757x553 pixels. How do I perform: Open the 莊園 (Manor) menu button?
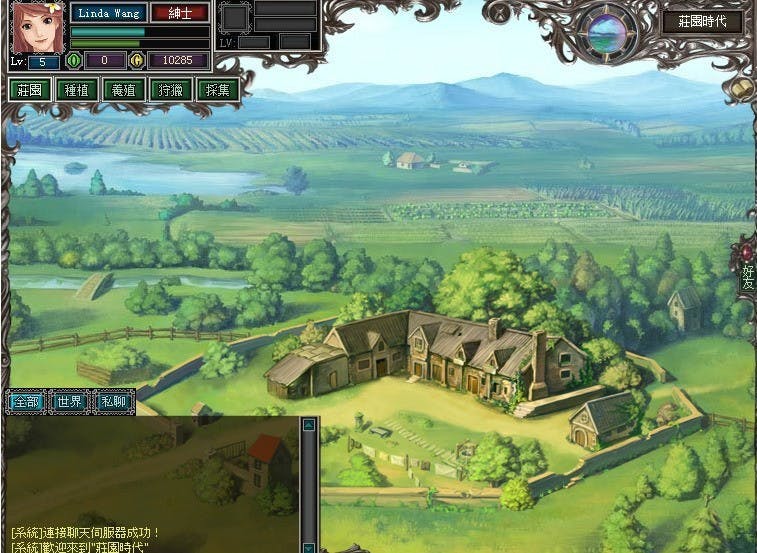click(29, 89)
